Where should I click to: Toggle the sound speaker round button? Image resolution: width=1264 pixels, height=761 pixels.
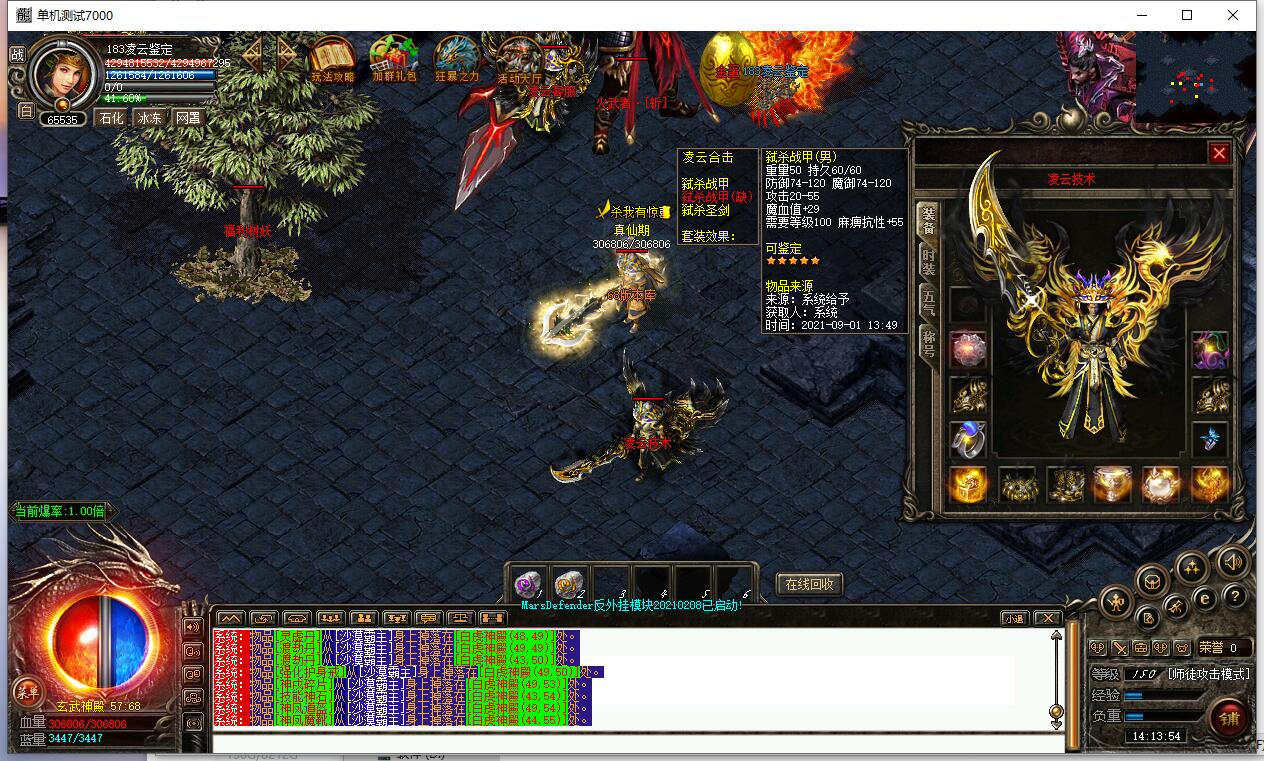click(1233, 564)
